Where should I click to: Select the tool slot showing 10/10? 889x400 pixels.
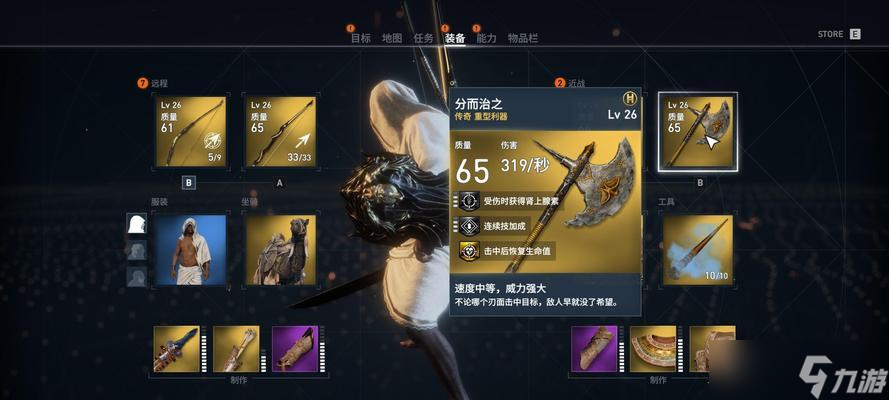coord(698,249)
